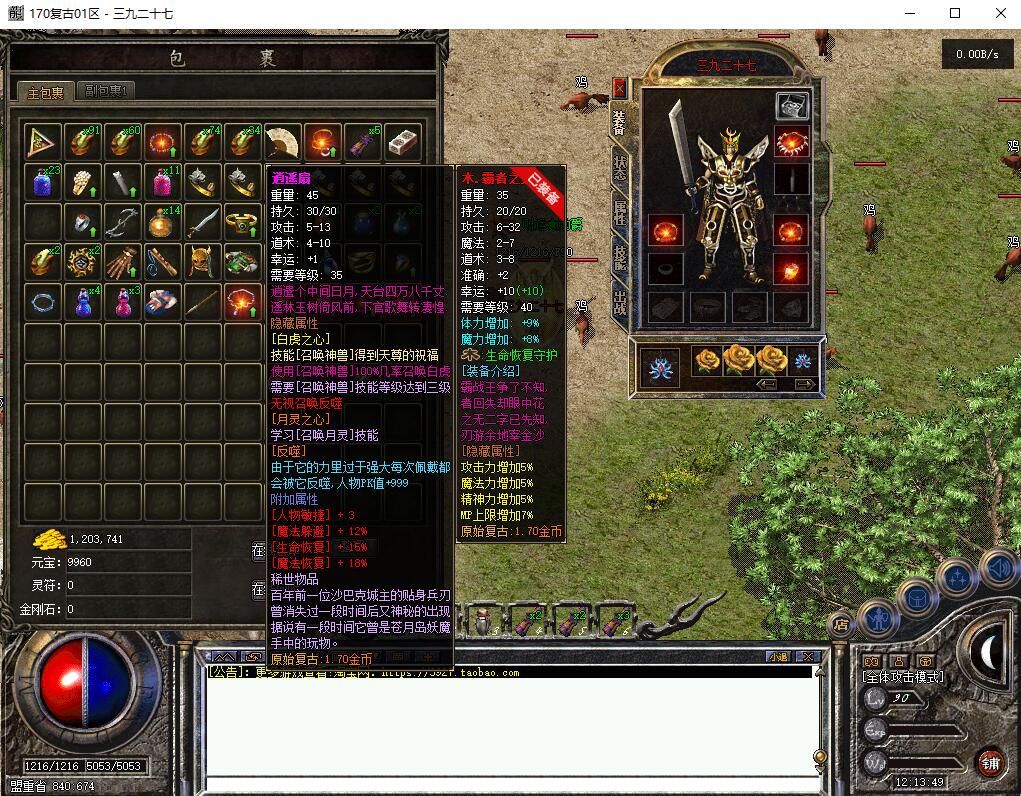Click the red 铺 stall button
The width and height of the screenshot is (1021, 796).
[990, 762]
